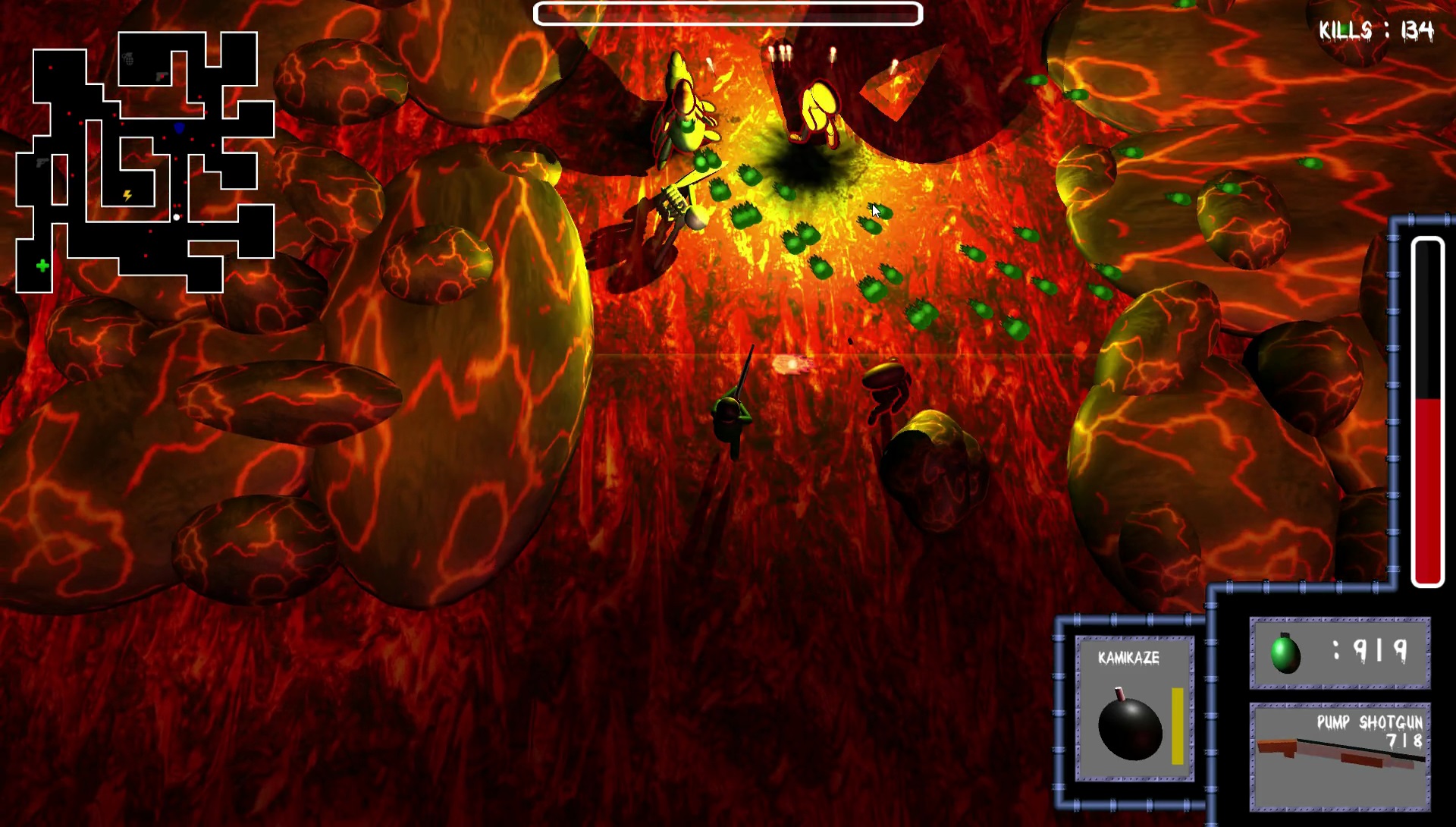The height and width of the screenshot is (827, 1456).
Task: Click the grenade pickup icon in minimap's top room
Action: point(129,58)
